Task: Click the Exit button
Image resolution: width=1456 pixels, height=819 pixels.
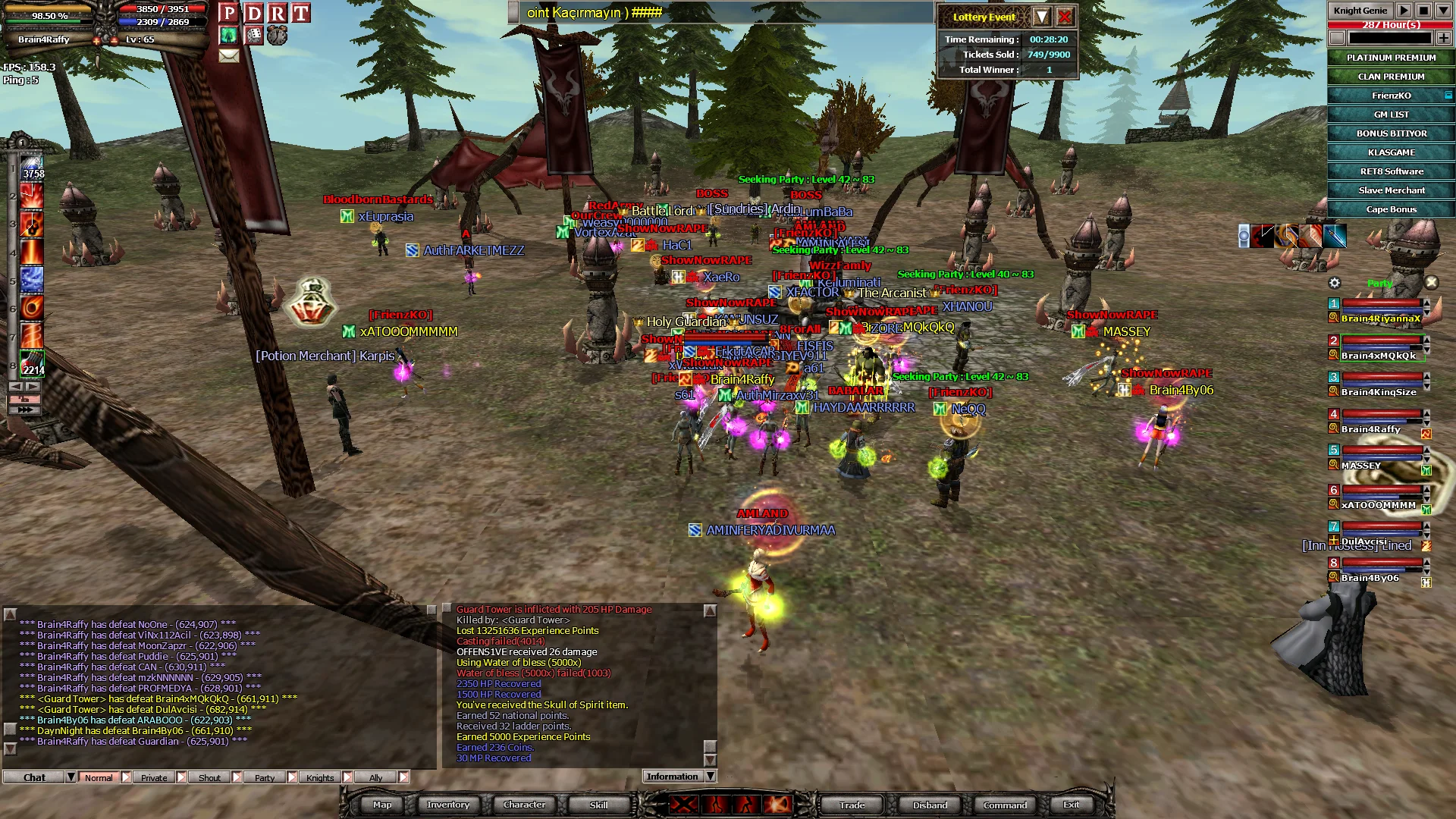Action: tap(1071, 805)
